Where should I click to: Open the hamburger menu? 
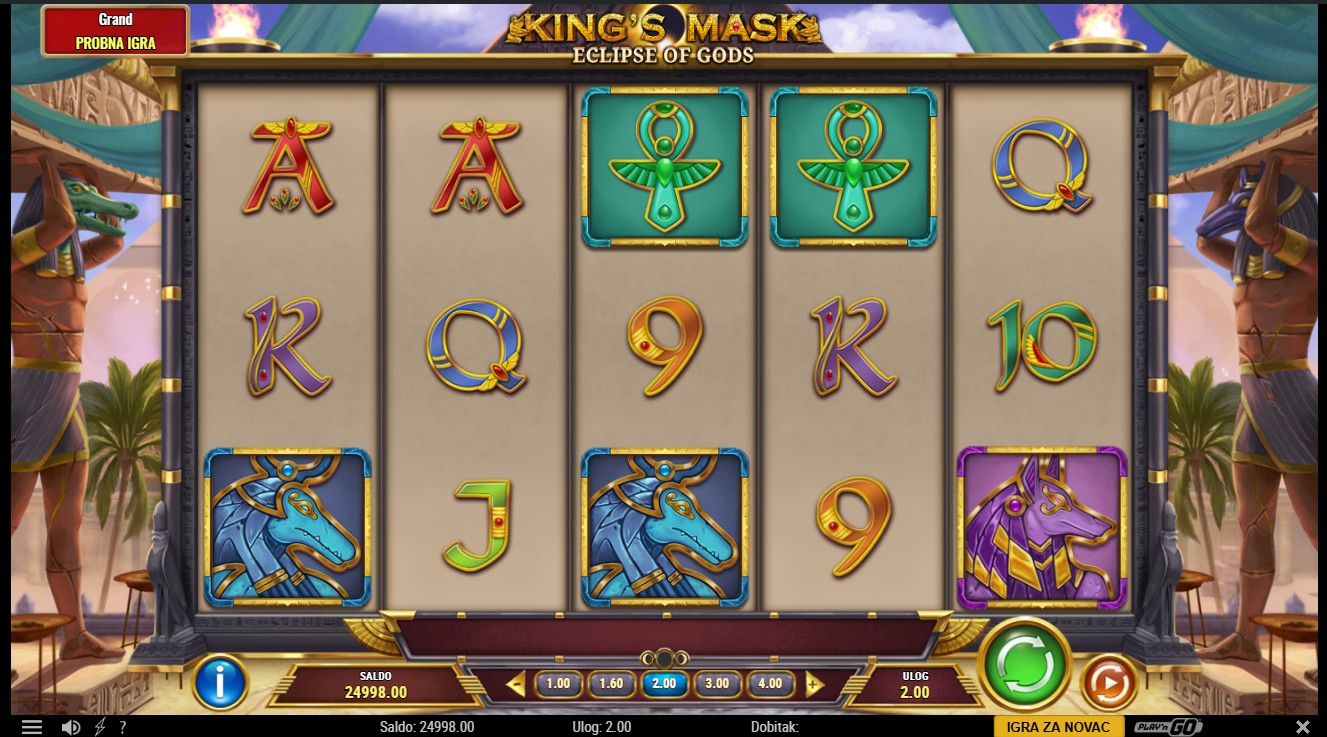(x=32, y=727)
